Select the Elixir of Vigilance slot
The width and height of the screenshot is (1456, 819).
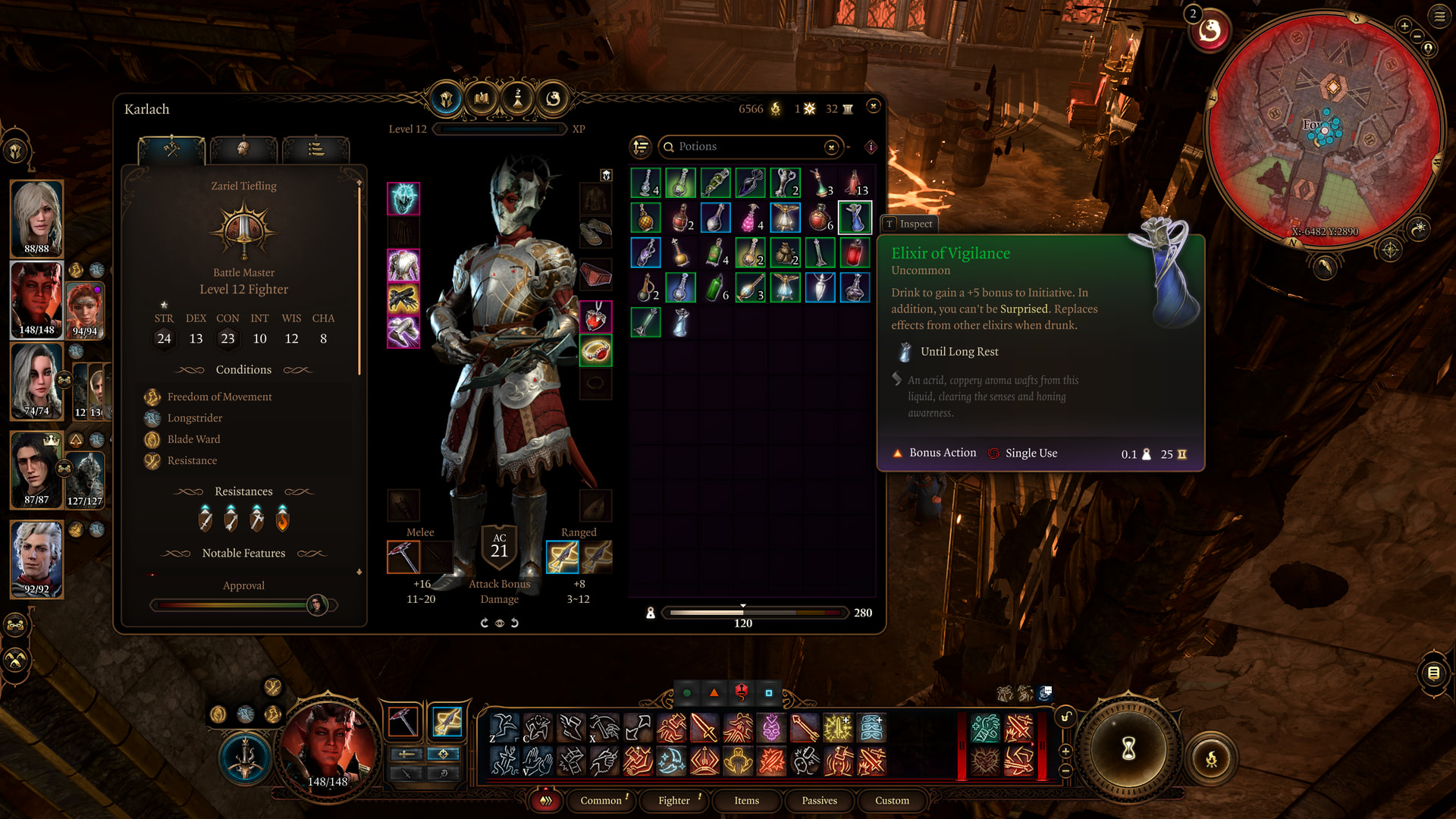pyautogui.click(x=855, y=218)
